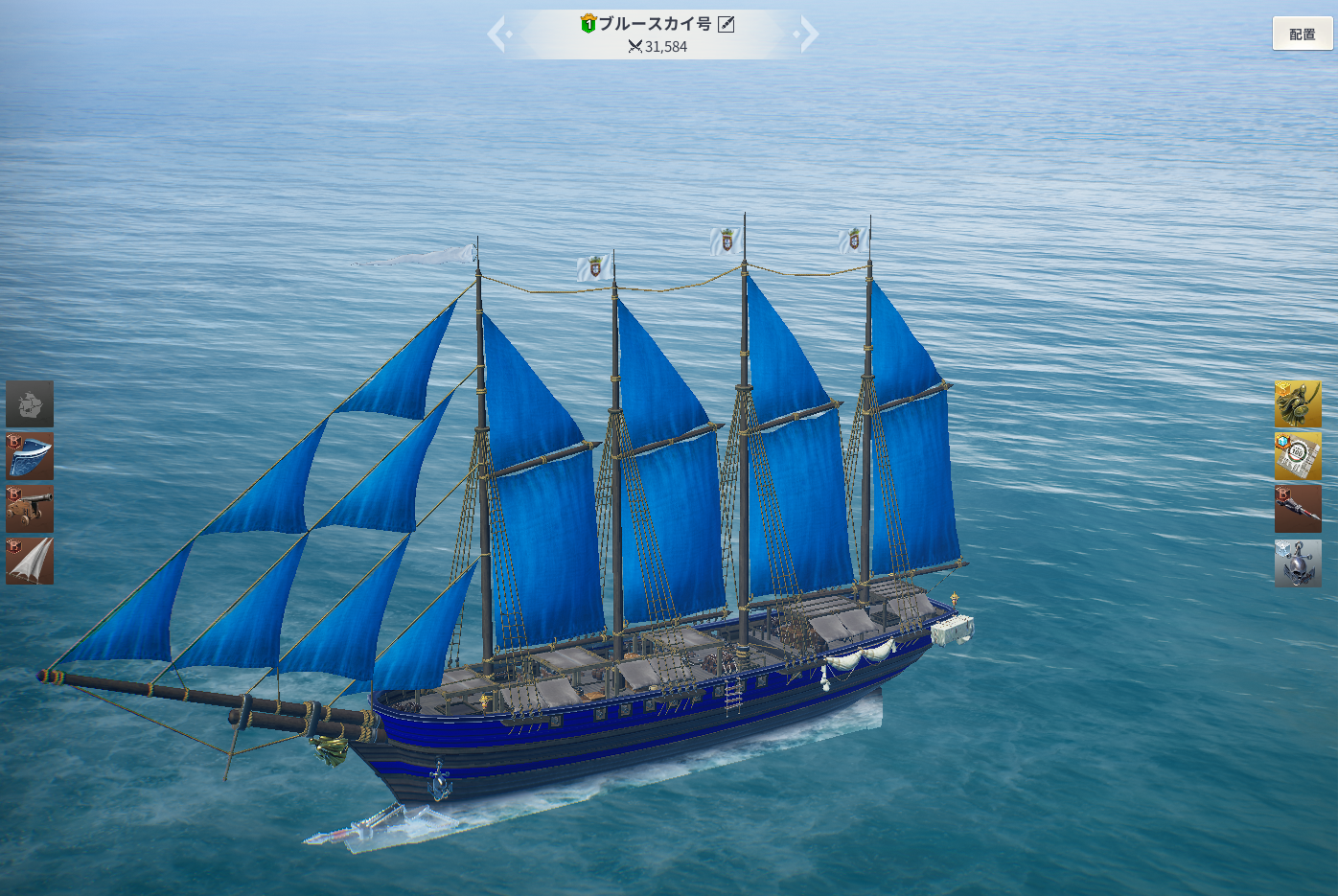Edit the ship name ブルースカイ号
The width and height of the screenshot is (1338, 896).
pos(727,24)
